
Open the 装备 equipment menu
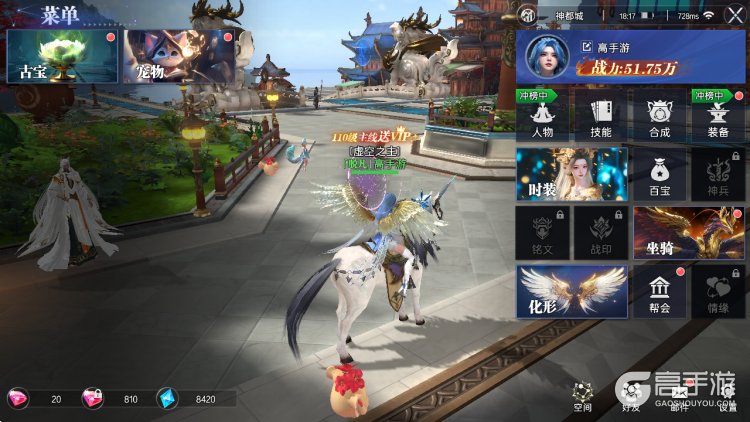coord(717,117)
